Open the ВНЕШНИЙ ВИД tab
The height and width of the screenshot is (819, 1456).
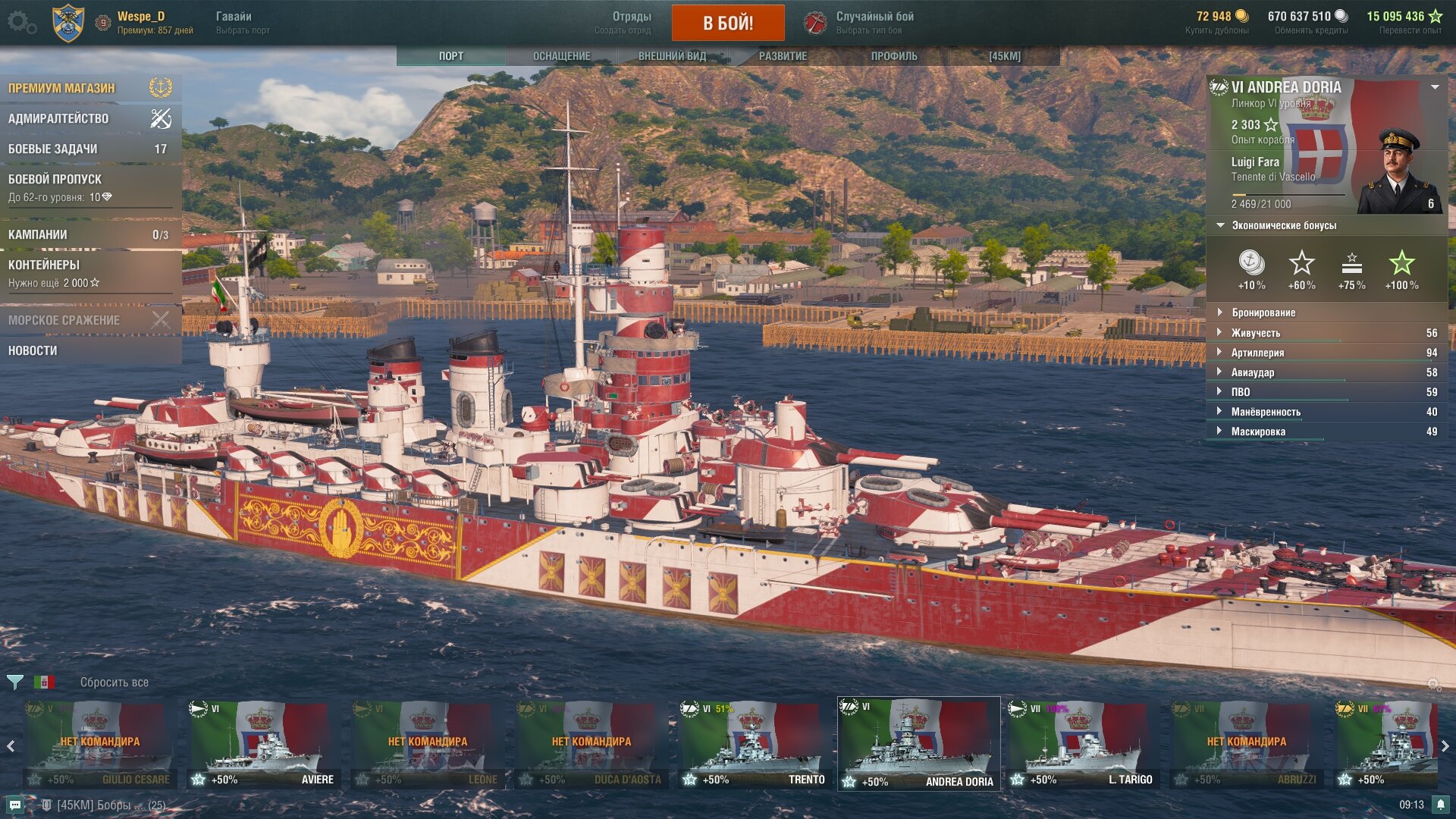click(672, 56)
